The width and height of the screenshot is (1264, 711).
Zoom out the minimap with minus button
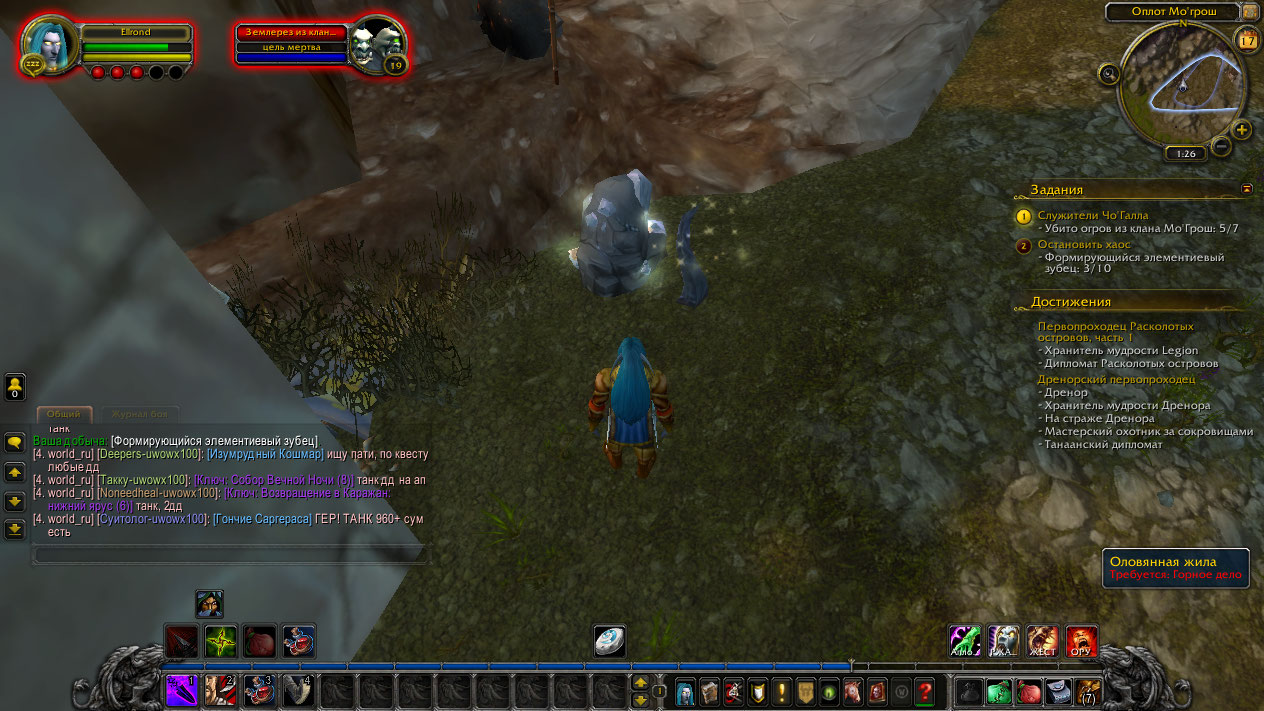tap(1220, 147)
